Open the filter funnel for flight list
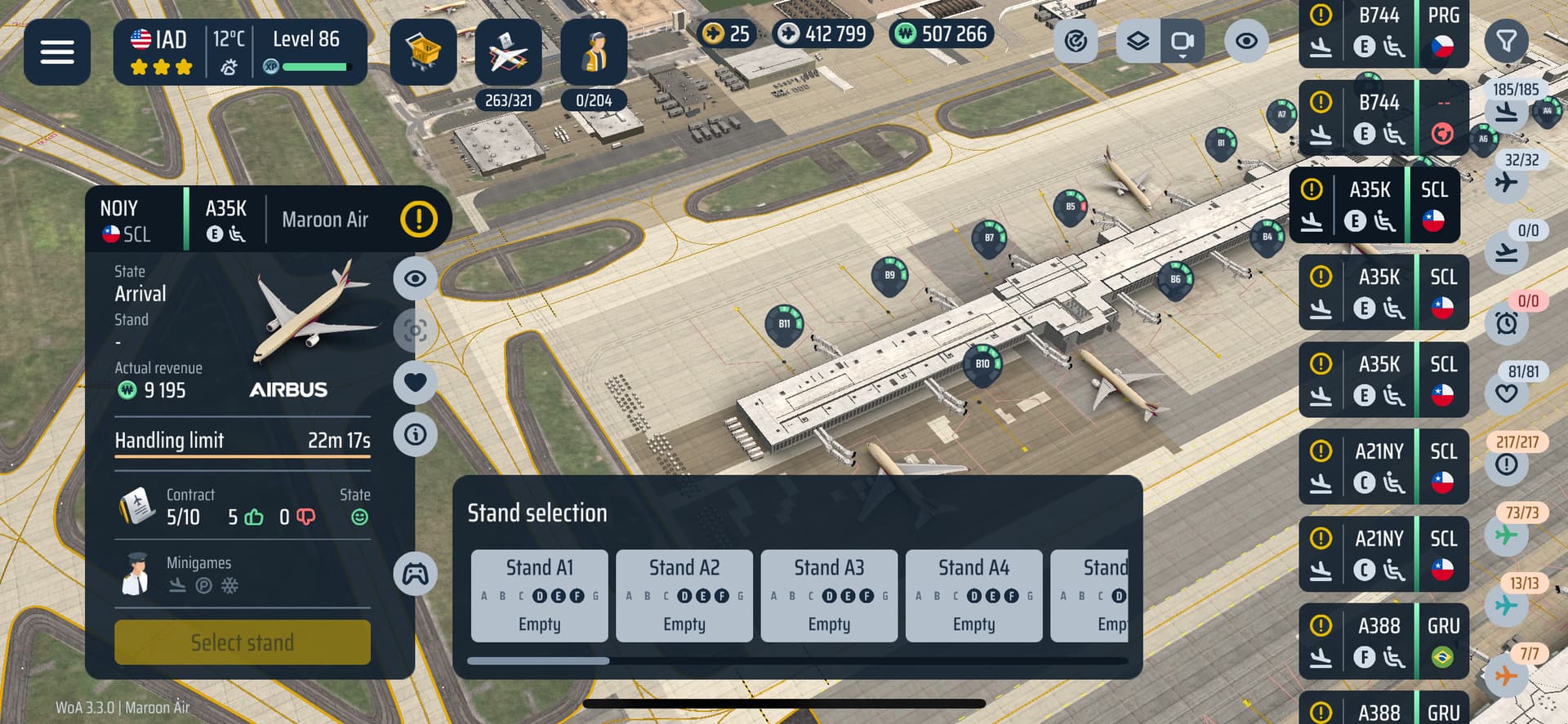This screenshot has width=1568, height=724. tap(1506, 41)
